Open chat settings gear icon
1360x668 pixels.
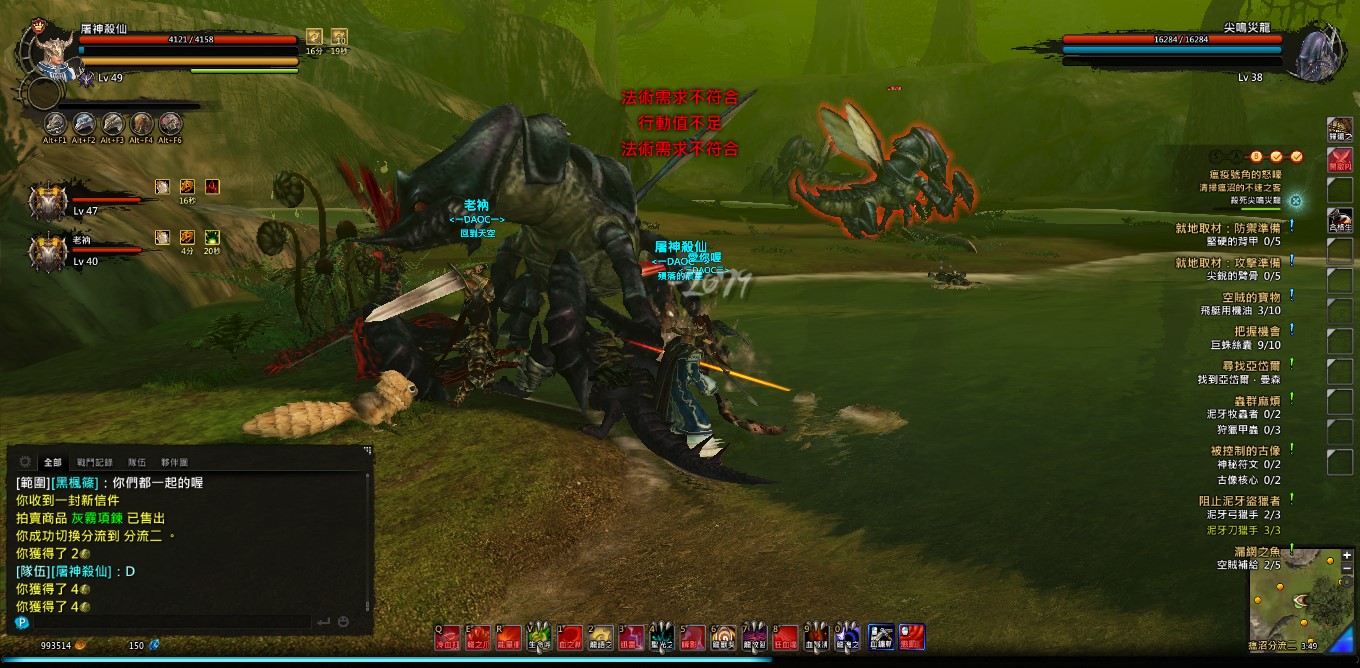pos(24,462)
